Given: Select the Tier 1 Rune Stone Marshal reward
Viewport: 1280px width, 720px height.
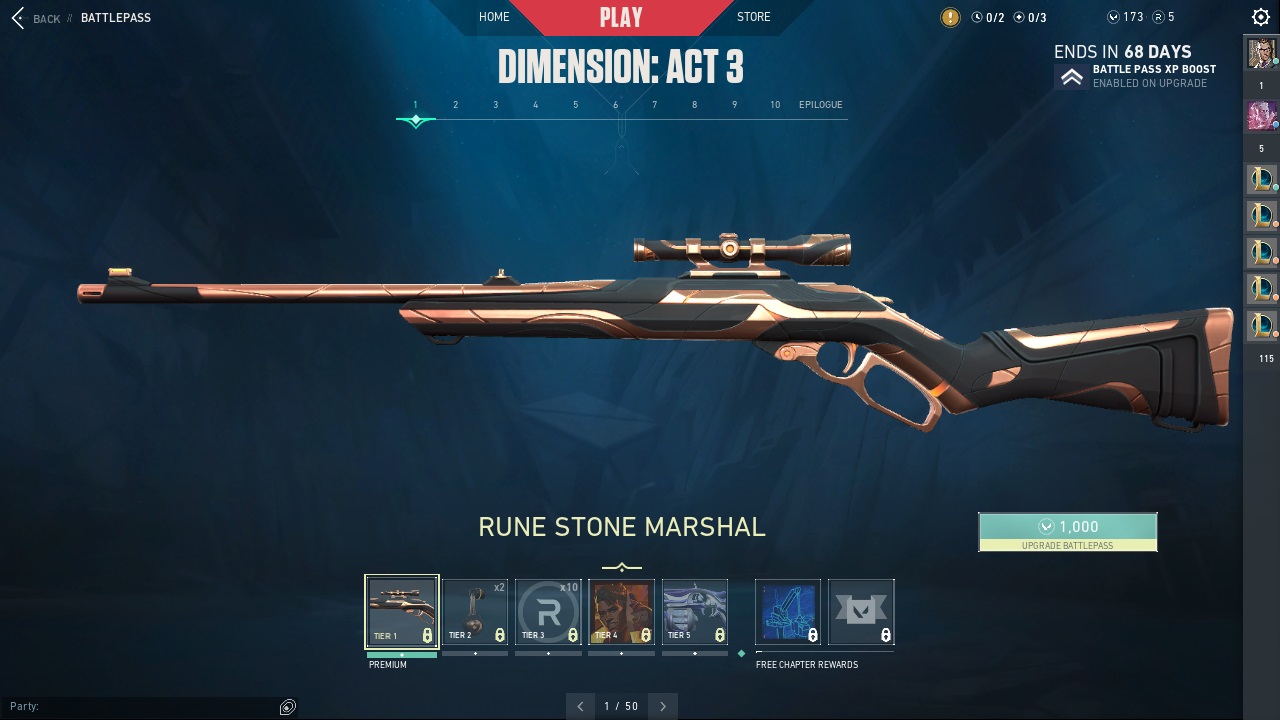Looking at the screenshot, I should pos(401,610).
